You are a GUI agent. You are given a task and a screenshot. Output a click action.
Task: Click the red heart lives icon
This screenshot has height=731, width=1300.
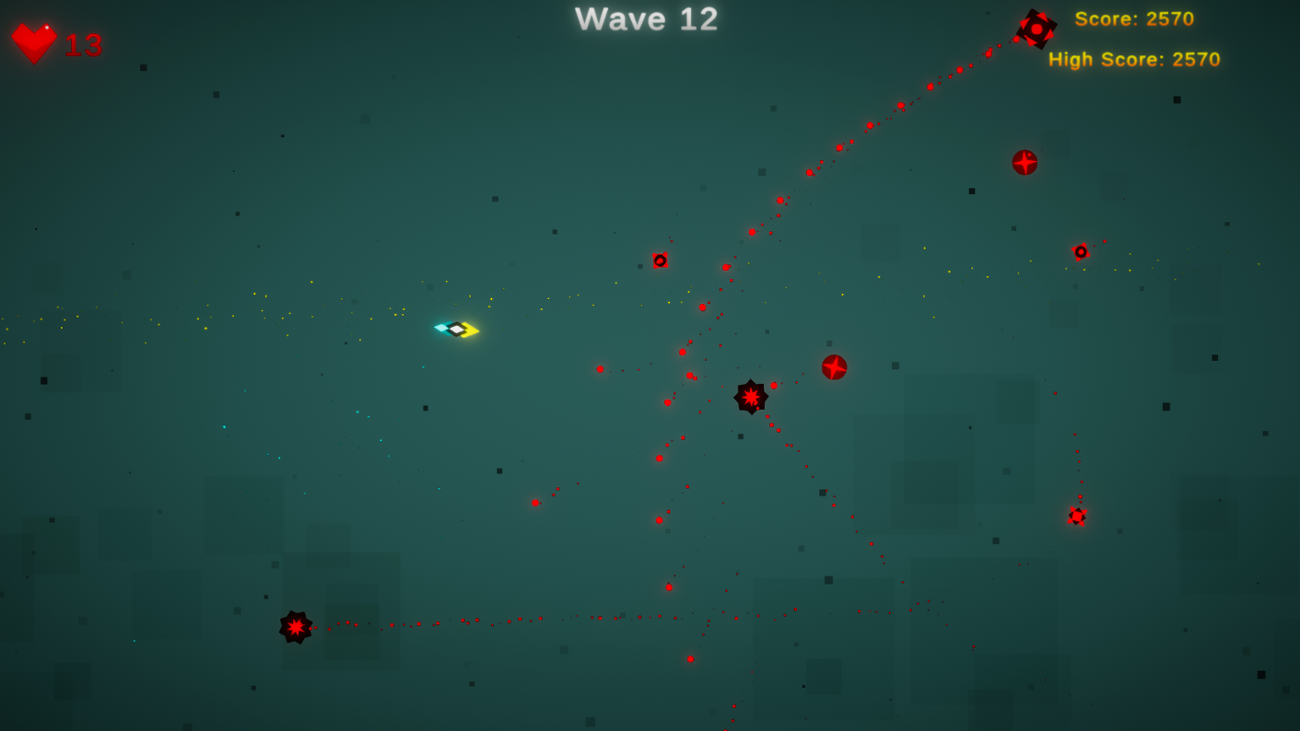(33, 40)
